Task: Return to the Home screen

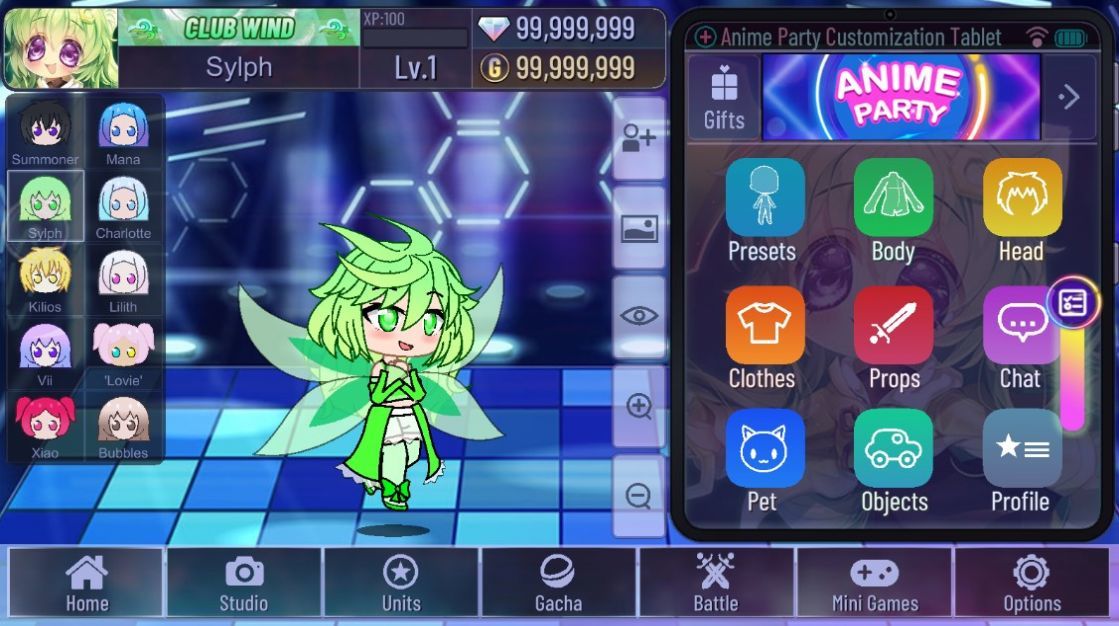Action: point(87,582)
